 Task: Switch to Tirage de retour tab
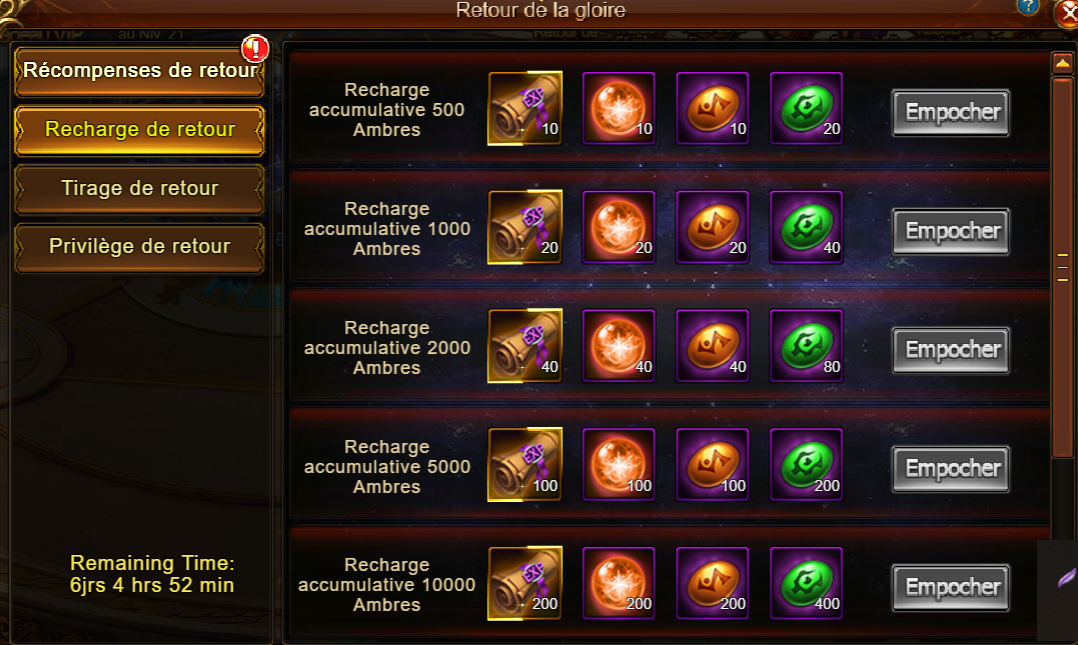139,188
